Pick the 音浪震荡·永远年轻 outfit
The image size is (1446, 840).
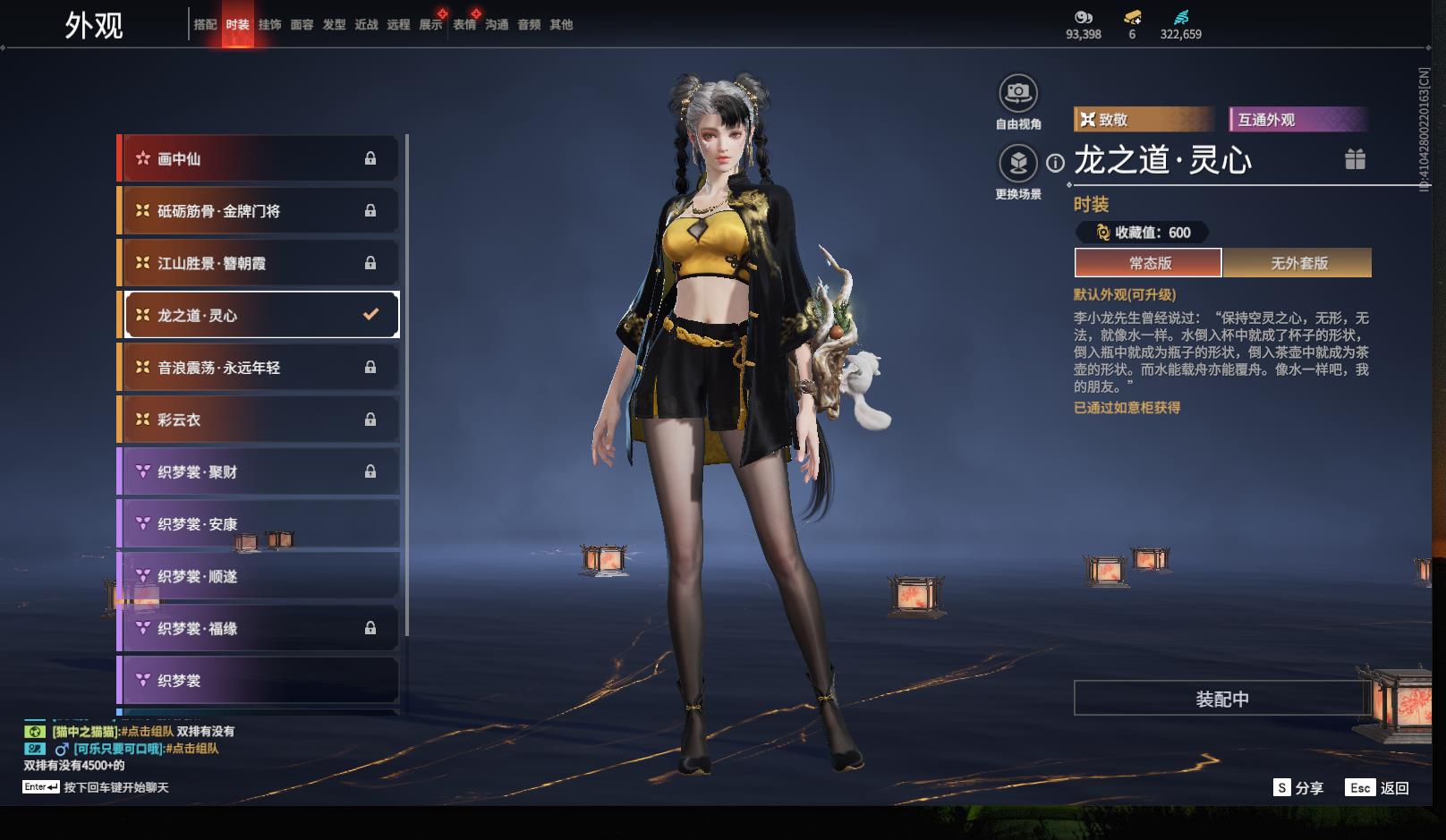[259, 368]
